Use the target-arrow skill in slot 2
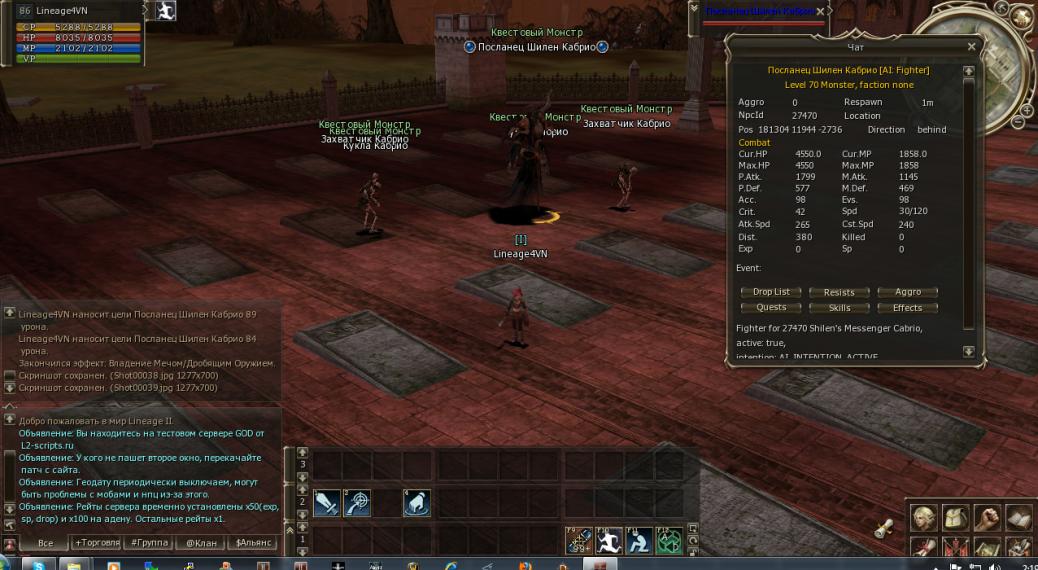This screenshot has height=570, width=1038. [357, 503]
